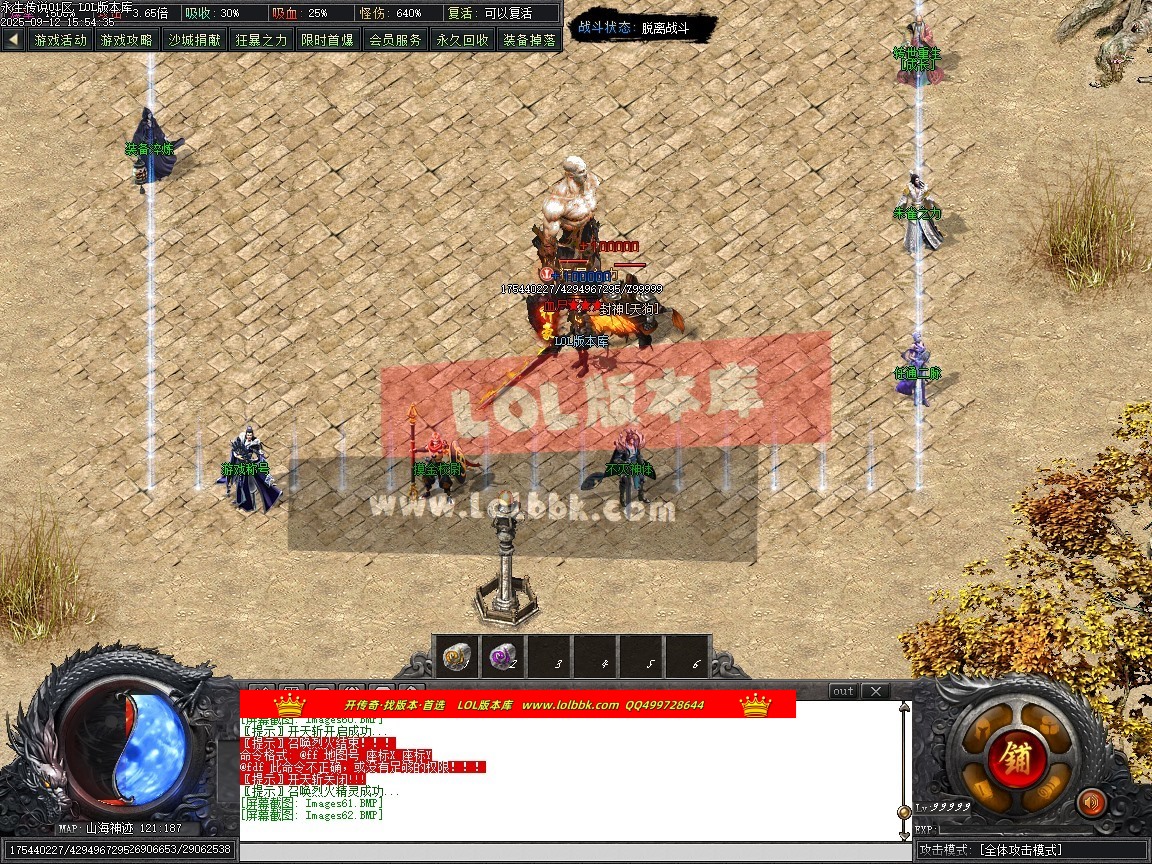Activate the 狂暴之力 menu button
The image size is (1152, 864).
(262, 40)
